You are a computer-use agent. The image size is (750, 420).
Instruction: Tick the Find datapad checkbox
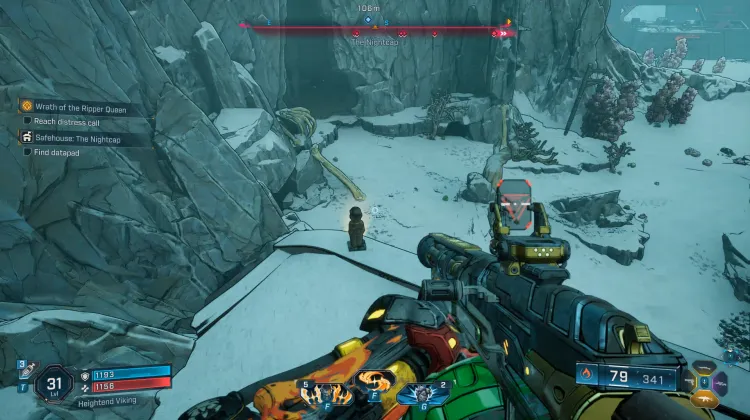click(27, 152)
